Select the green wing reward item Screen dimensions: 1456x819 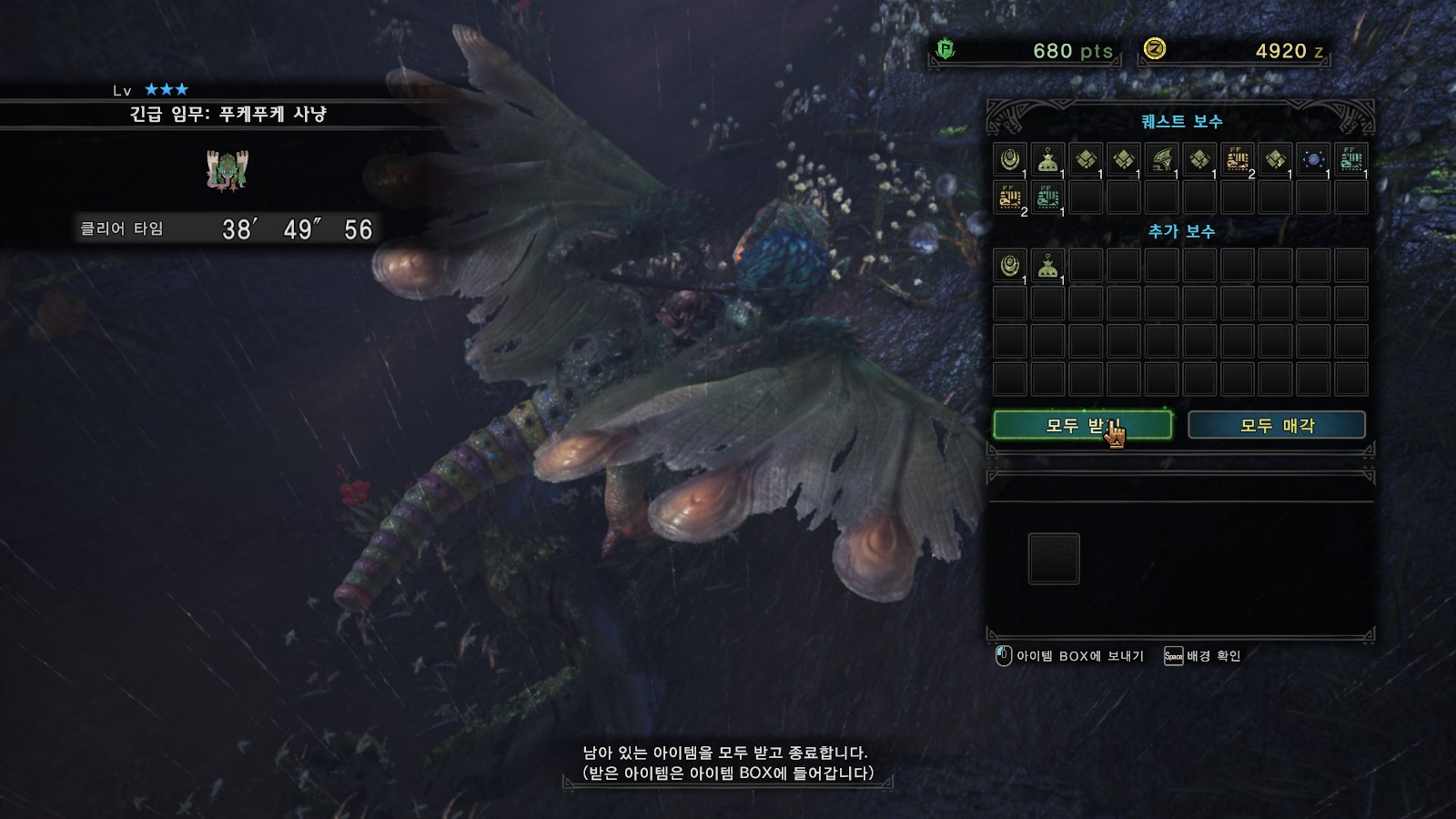(1161, 159)
